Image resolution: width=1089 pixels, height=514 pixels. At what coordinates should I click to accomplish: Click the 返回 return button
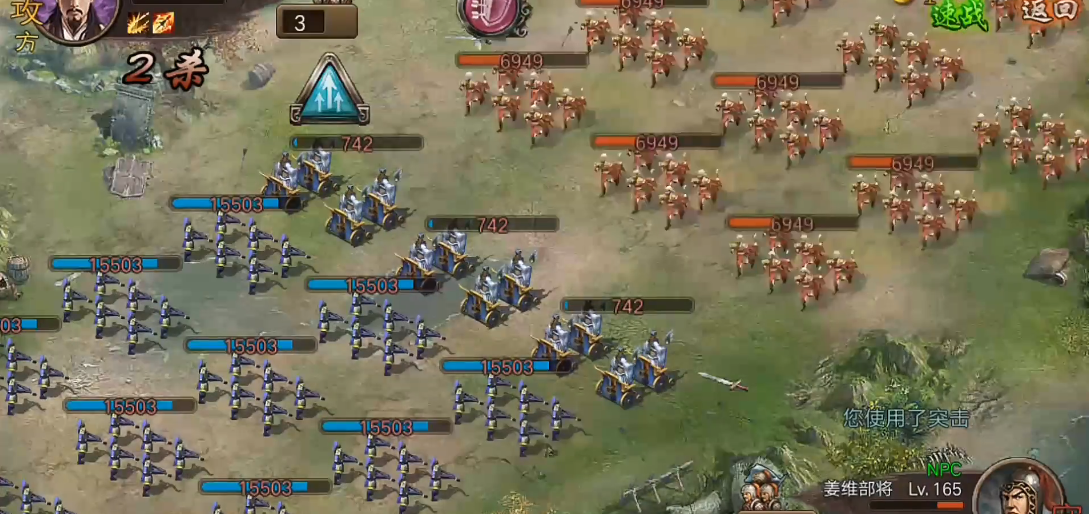pos(1050,11)
